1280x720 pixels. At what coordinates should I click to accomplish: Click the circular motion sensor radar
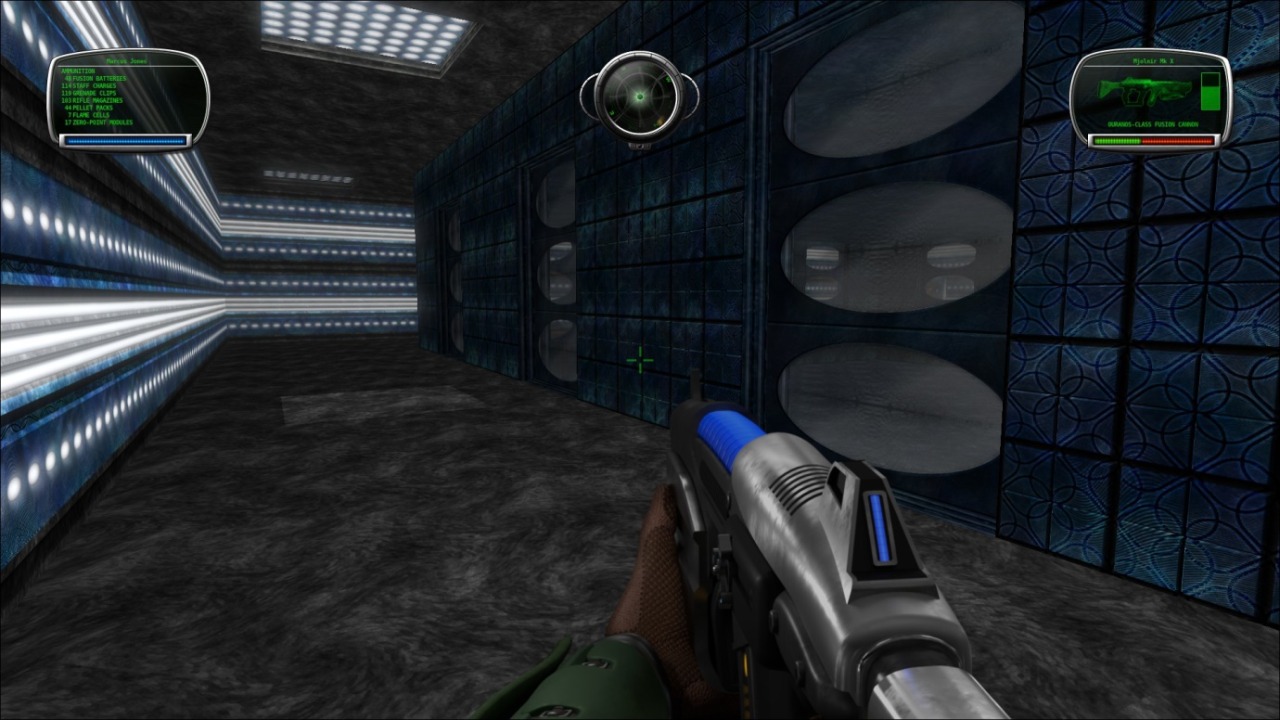coord(637,97)
